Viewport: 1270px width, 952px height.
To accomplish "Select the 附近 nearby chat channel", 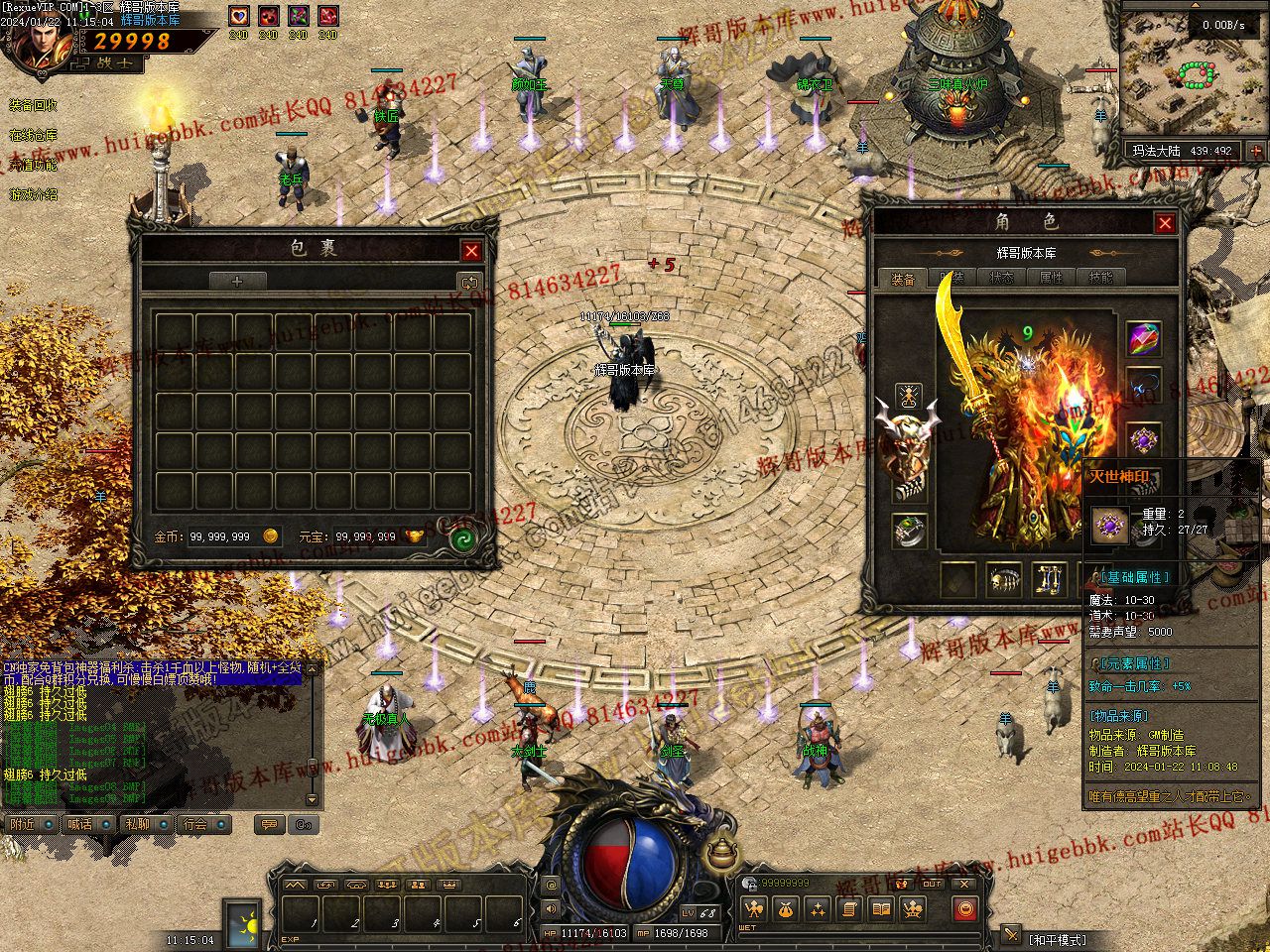I will tap(24, 824).
